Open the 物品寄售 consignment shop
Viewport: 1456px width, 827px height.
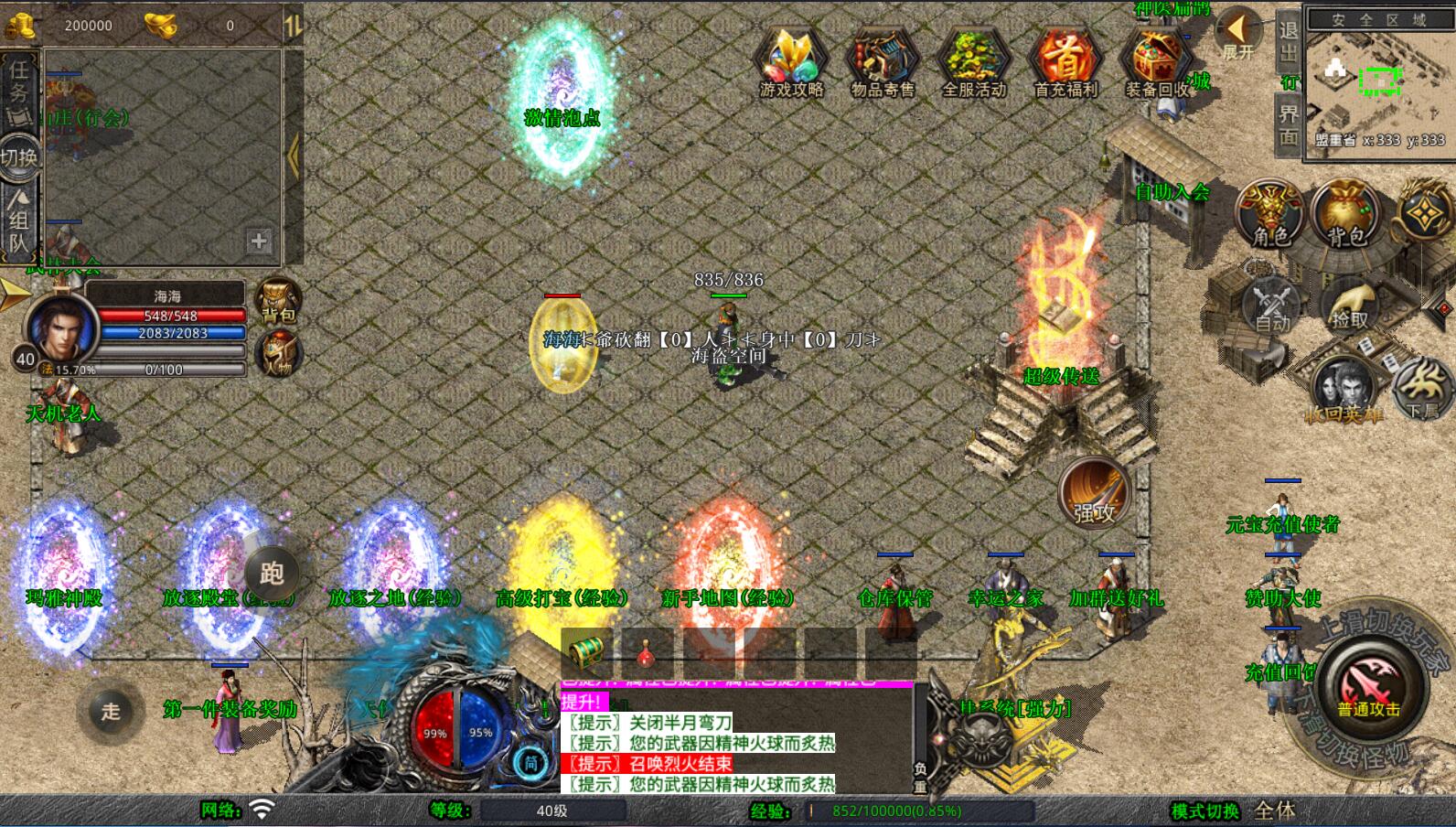click(882, 60)
